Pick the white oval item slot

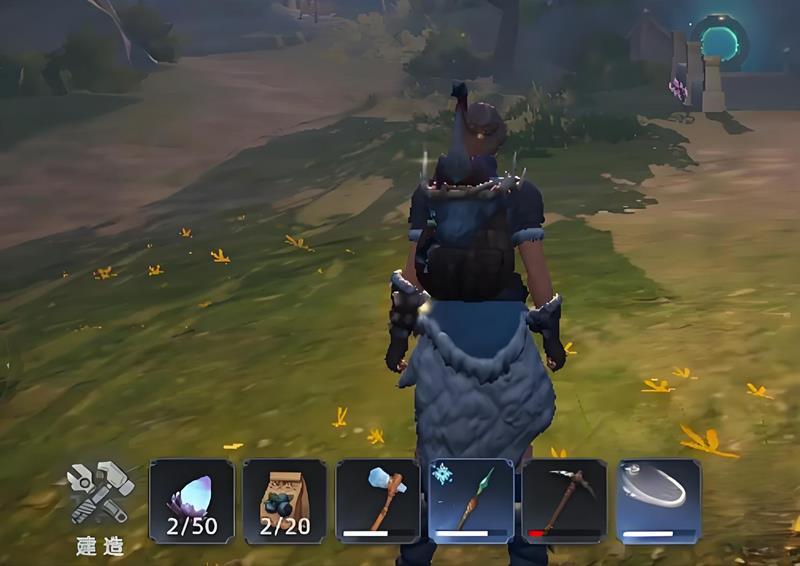tap(658, 501)
